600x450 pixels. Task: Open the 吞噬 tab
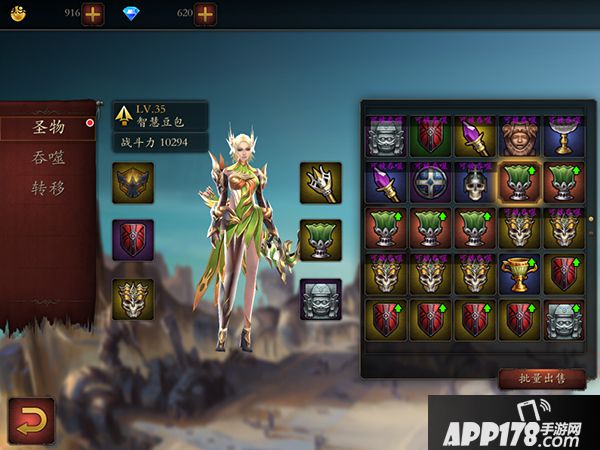(48, 157)
